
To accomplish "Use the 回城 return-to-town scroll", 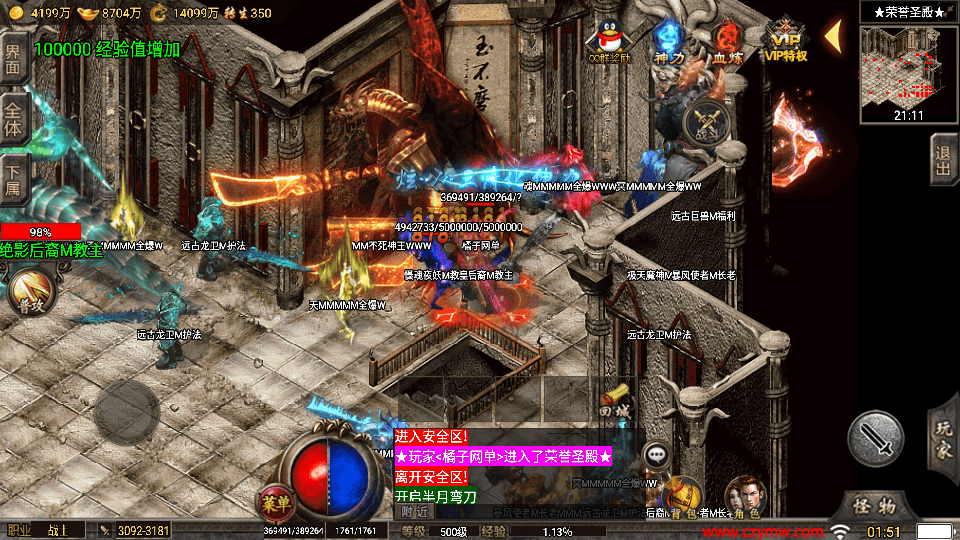I will [x=614, y=400].
